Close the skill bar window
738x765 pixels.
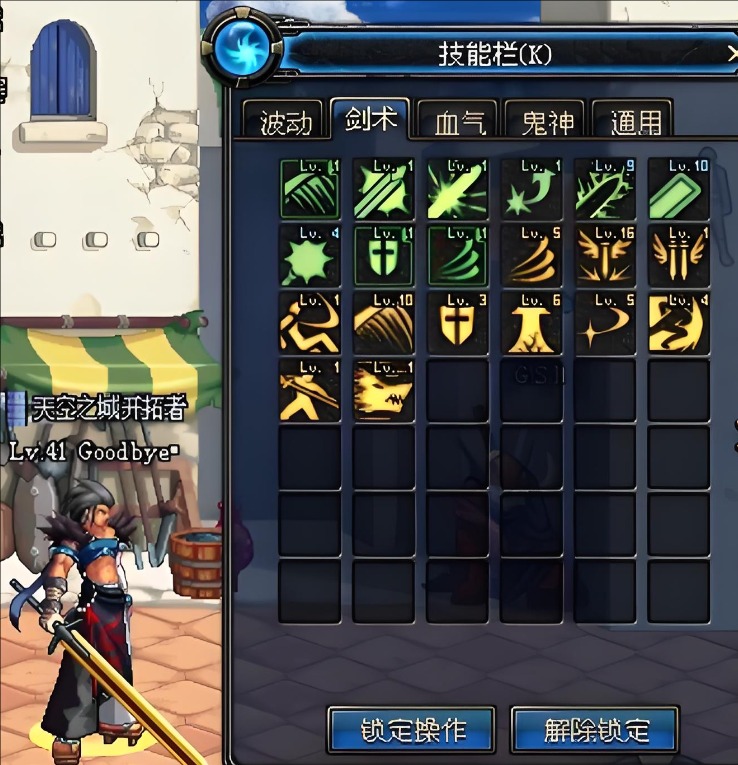point(732,51)
